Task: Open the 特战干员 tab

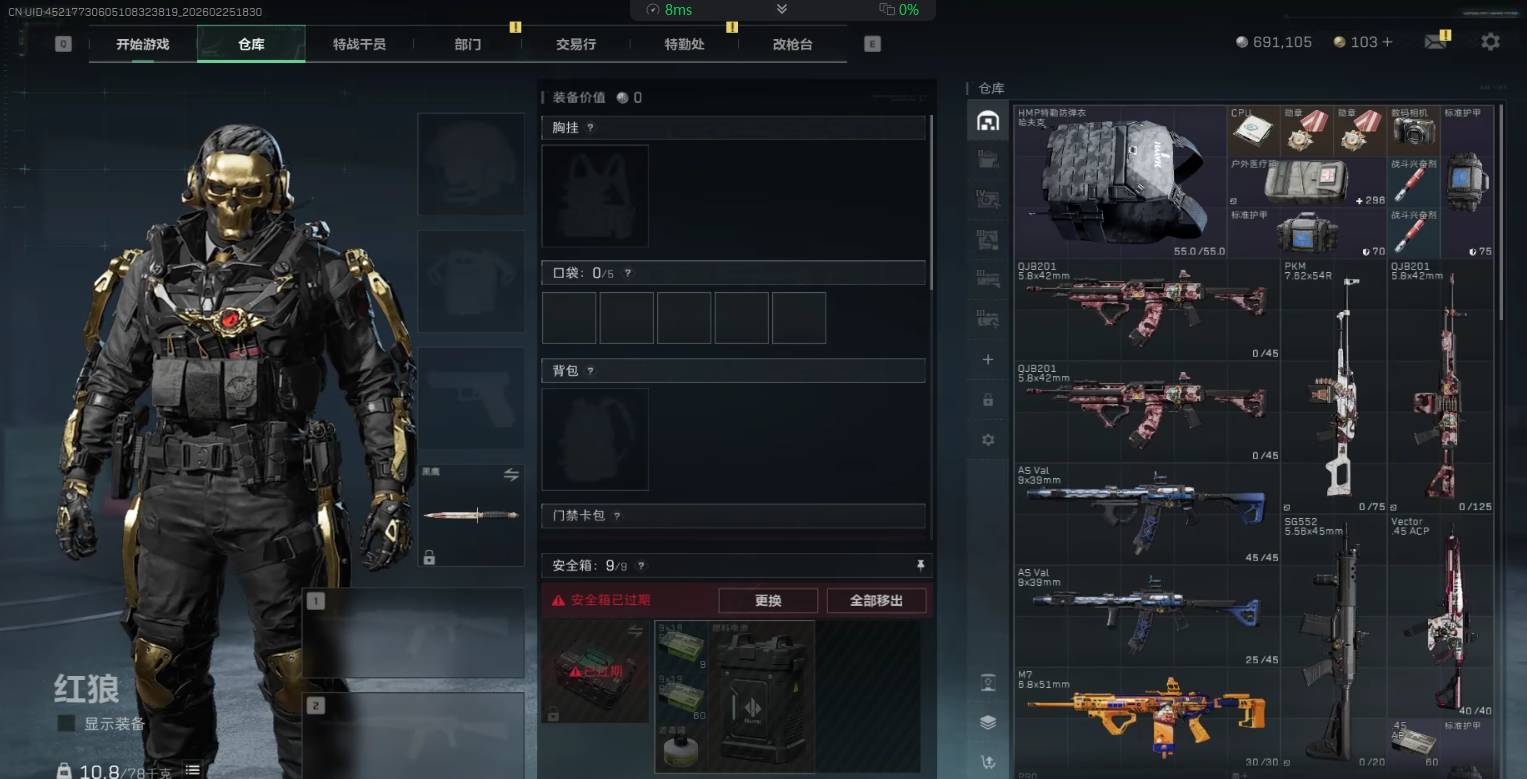Action: click(359, 44)
